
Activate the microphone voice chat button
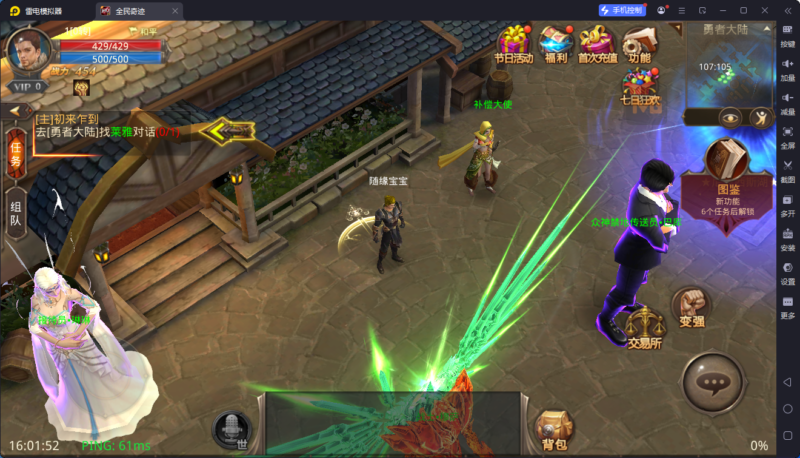pyautogui.click(x=232, y=428)
